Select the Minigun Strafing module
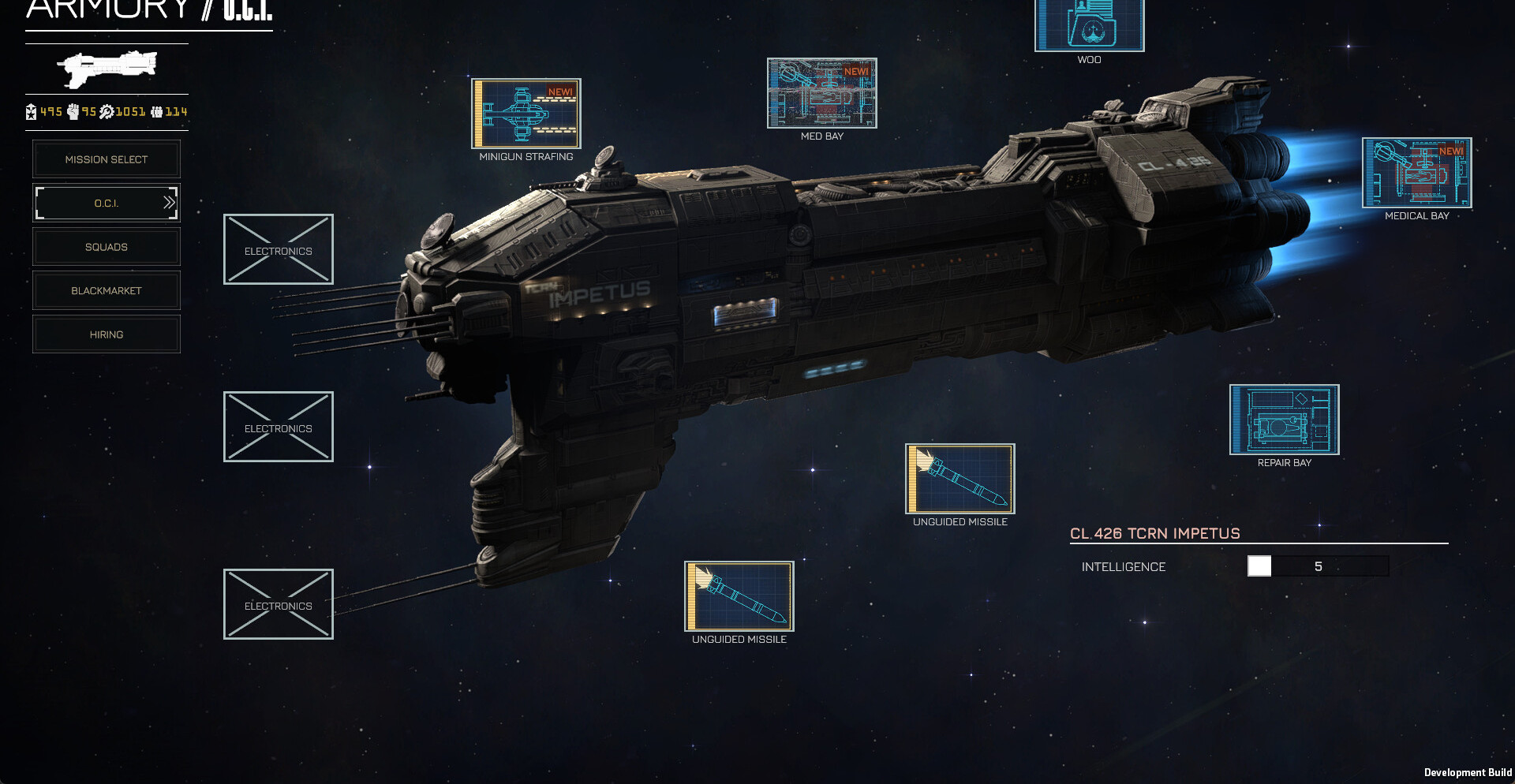The image size is (1515, 784). point(526,114)
